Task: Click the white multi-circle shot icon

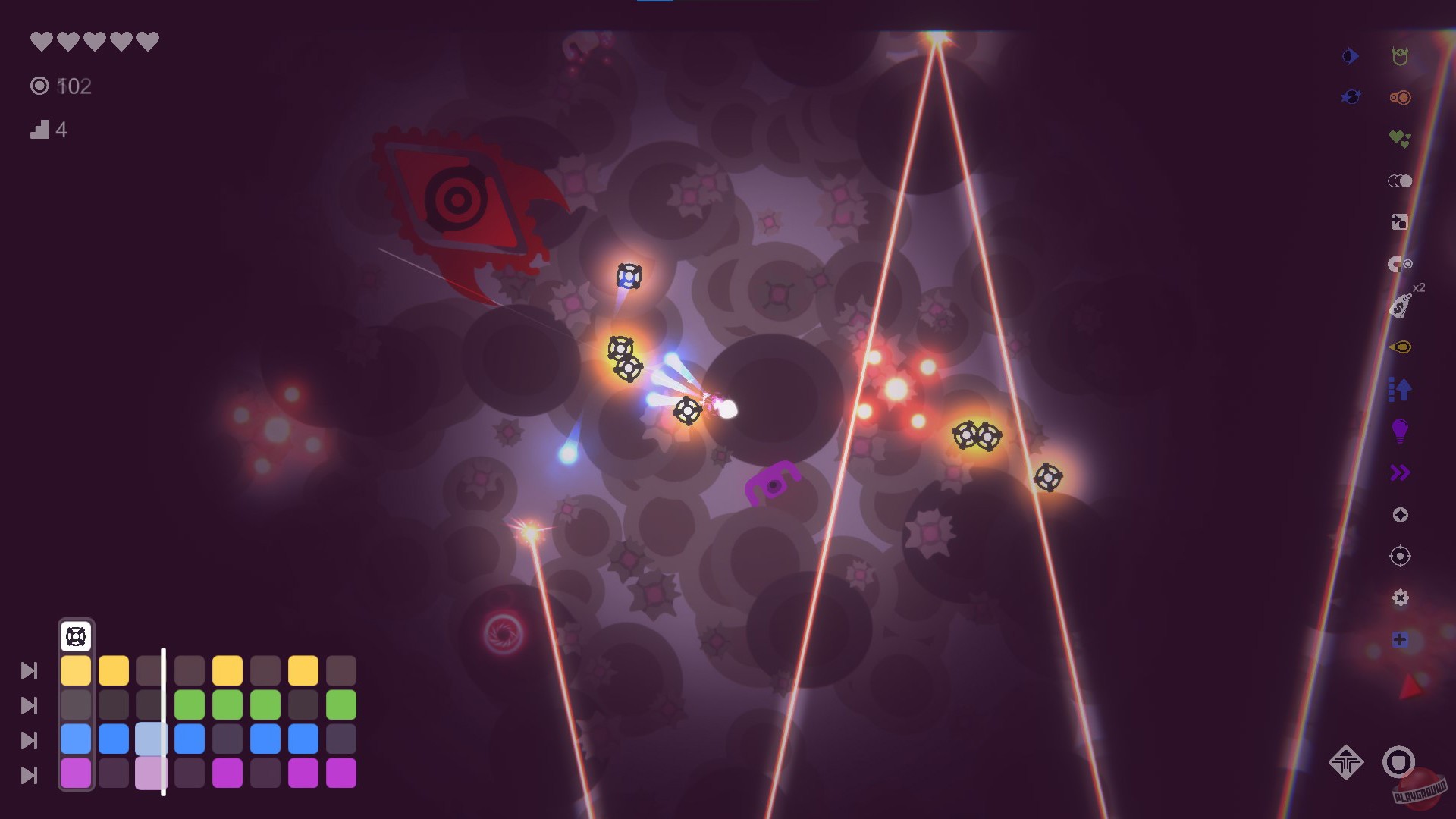Action: [1400, 180]
